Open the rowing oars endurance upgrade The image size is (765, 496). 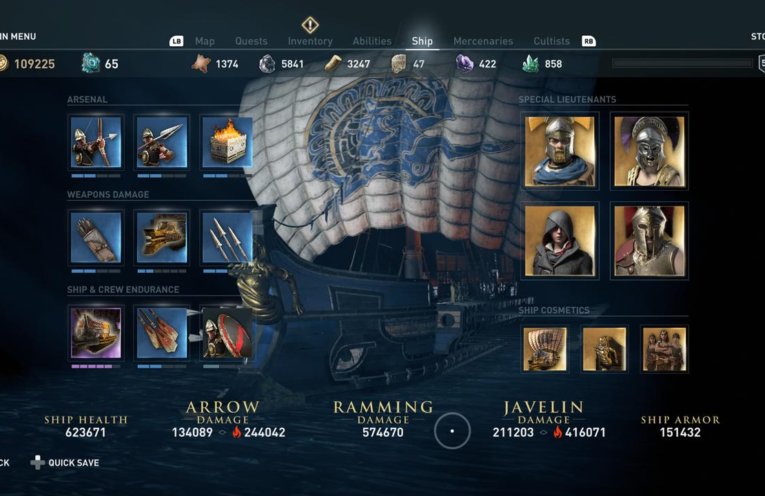(161, 332)
